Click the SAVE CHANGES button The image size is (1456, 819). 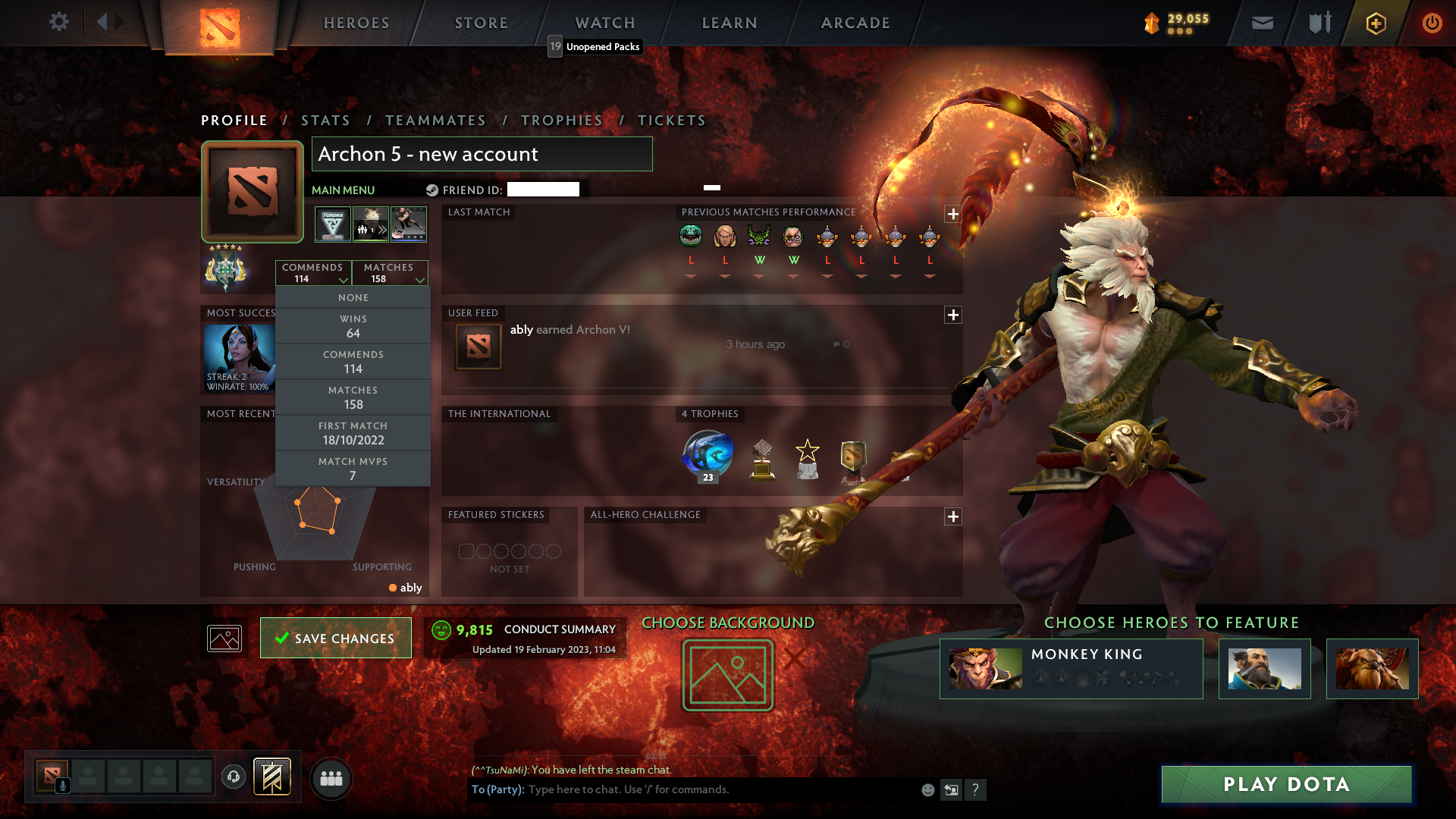pos(335,638)
